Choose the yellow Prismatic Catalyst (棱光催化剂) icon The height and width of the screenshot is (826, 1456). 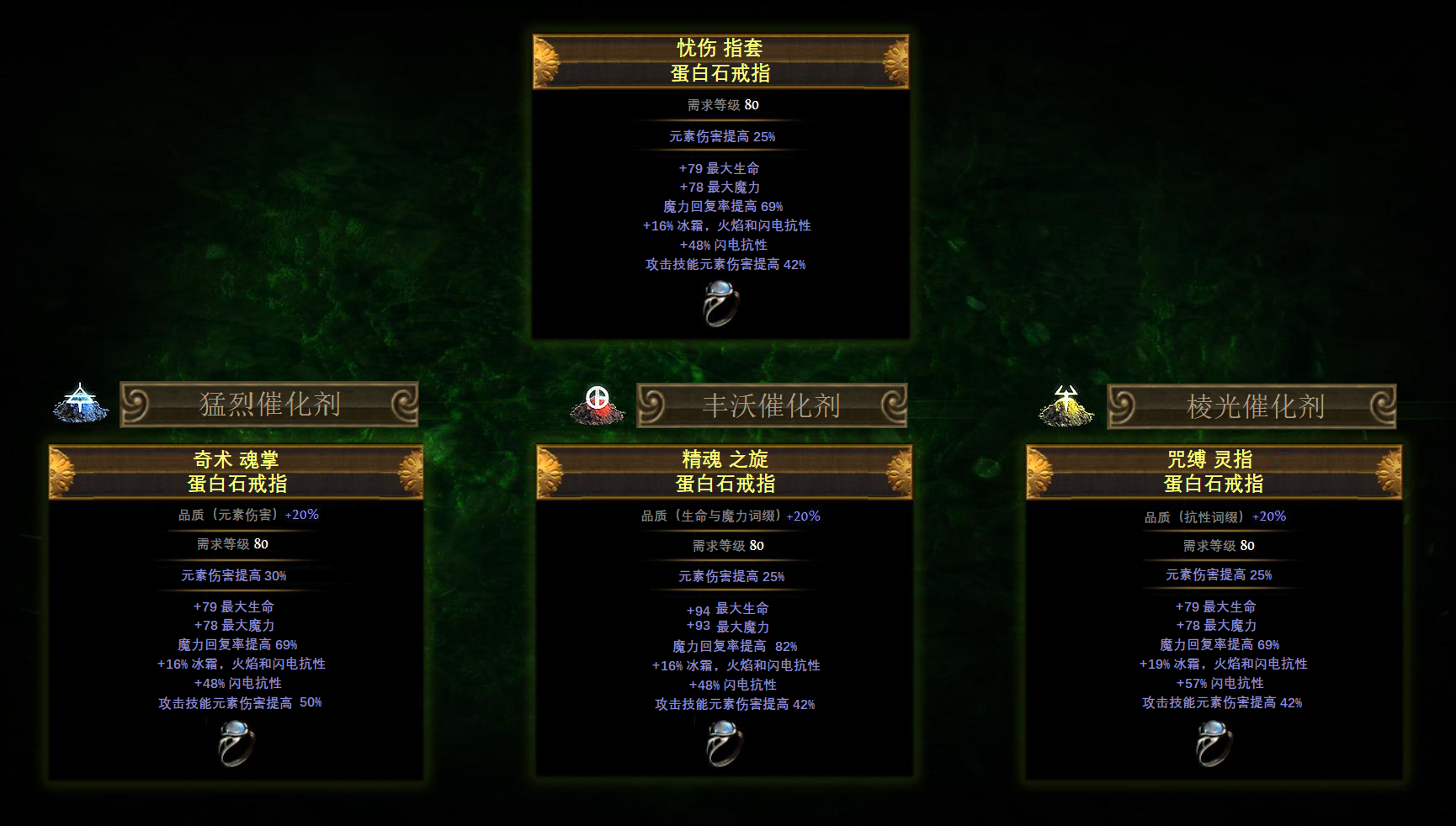coord(1066,405)
